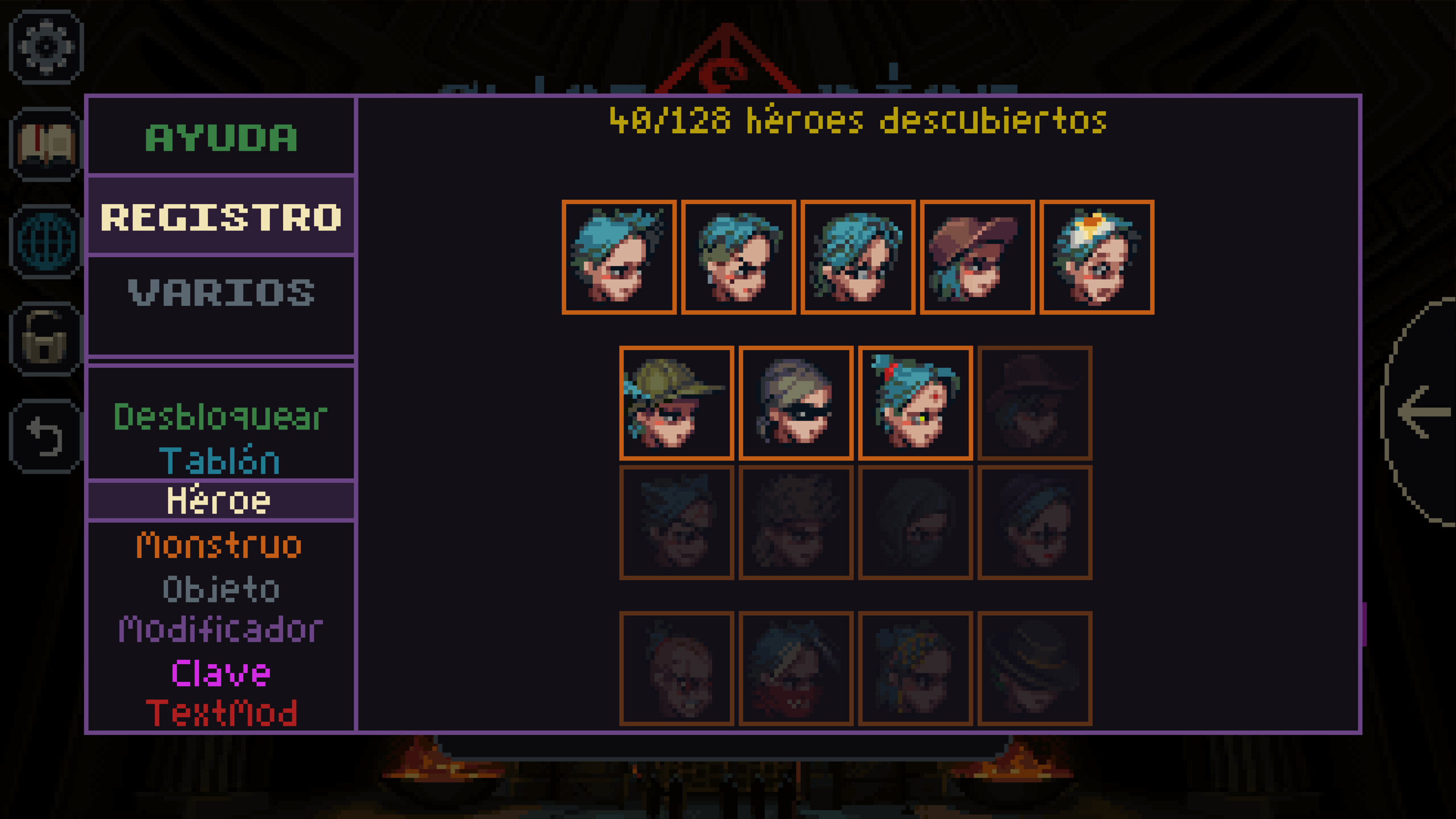Toggle the Desbloquear filter option
Screen dimensions: 1456x819
pyautogui.click(x=219, y=417)
